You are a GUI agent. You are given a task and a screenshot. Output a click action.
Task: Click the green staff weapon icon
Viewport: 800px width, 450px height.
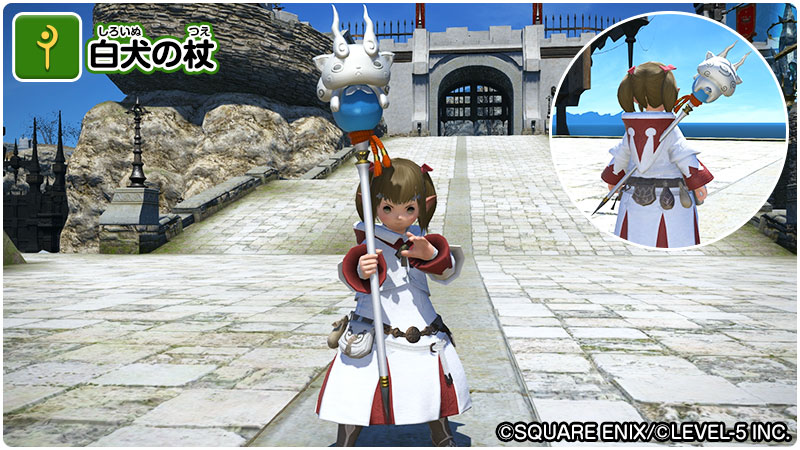pos(47,47)
